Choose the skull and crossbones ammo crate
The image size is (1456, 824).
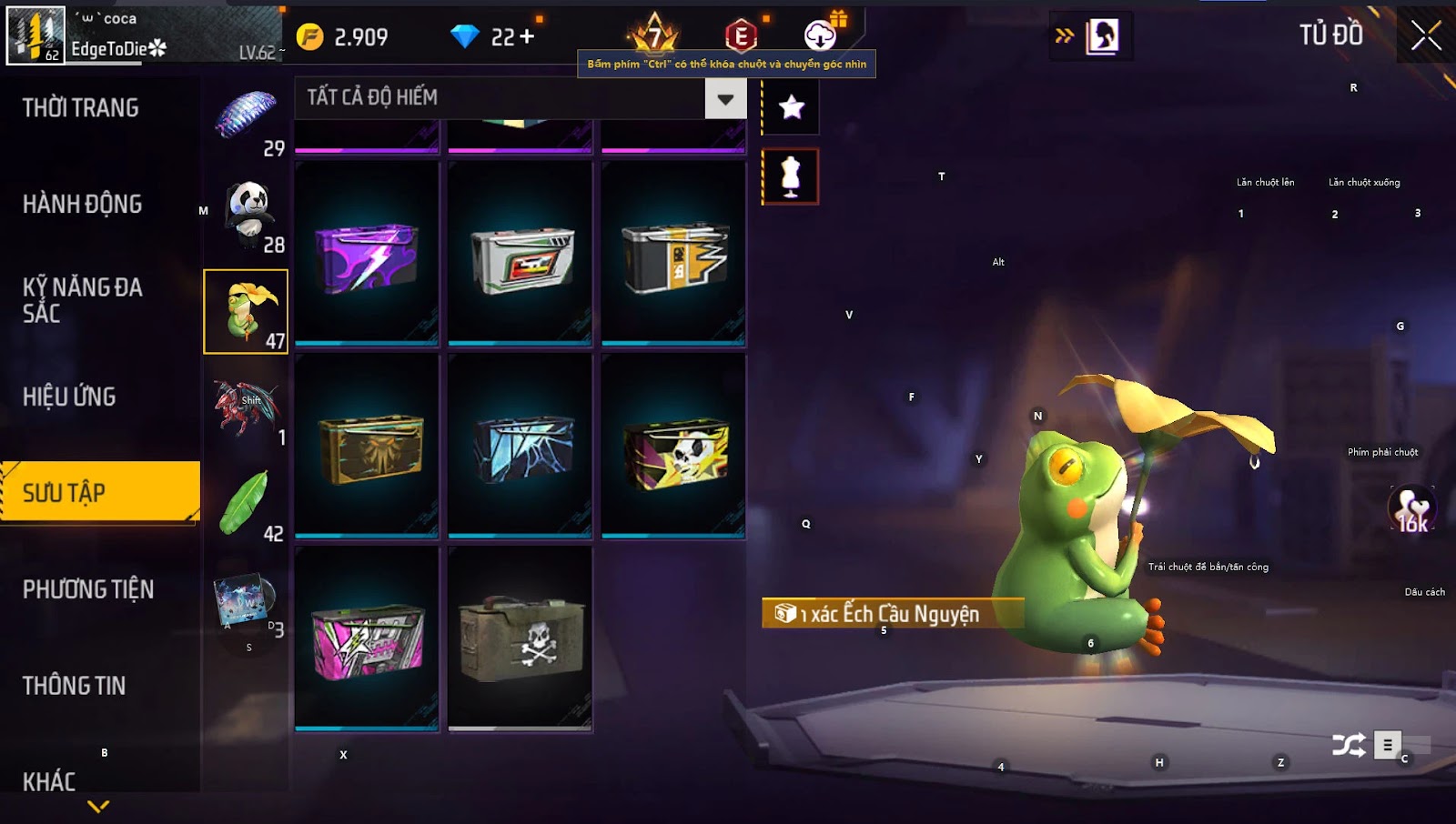[x=520, y=638]
